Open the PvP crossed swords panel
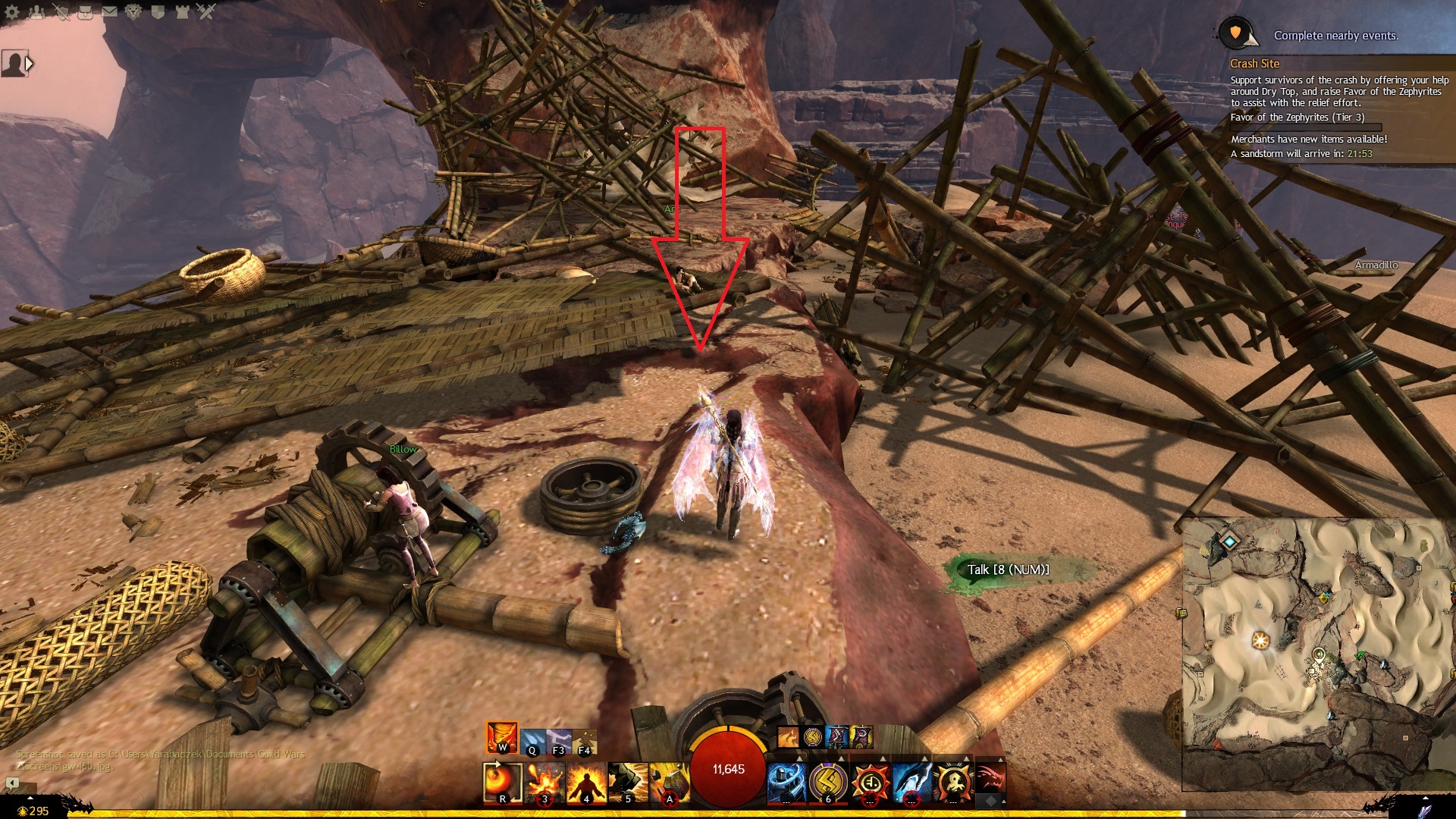1456x819 pixels. pyautogui.click(x=206, y=12)
